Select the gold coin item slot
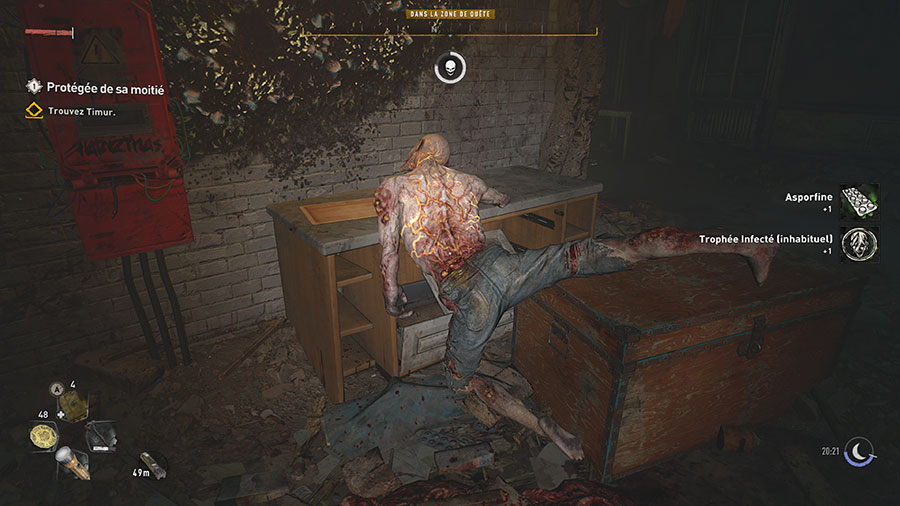 [x=46, y=436]
